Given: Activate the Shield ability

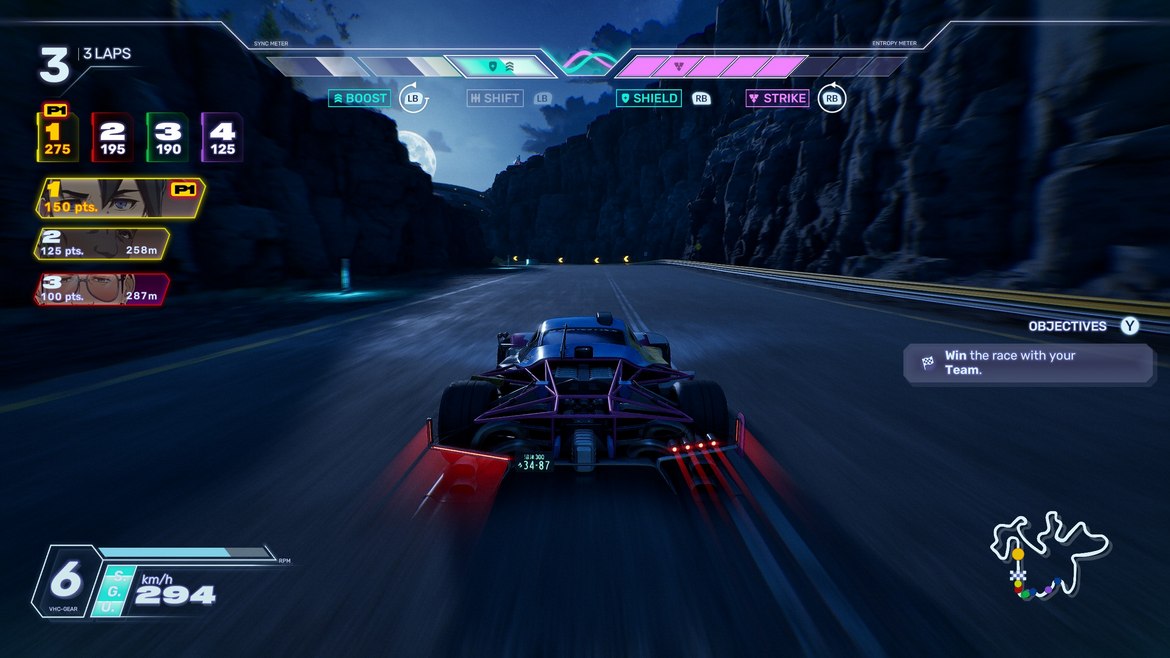Looking at the screenshot, I should tap(650, 99).
